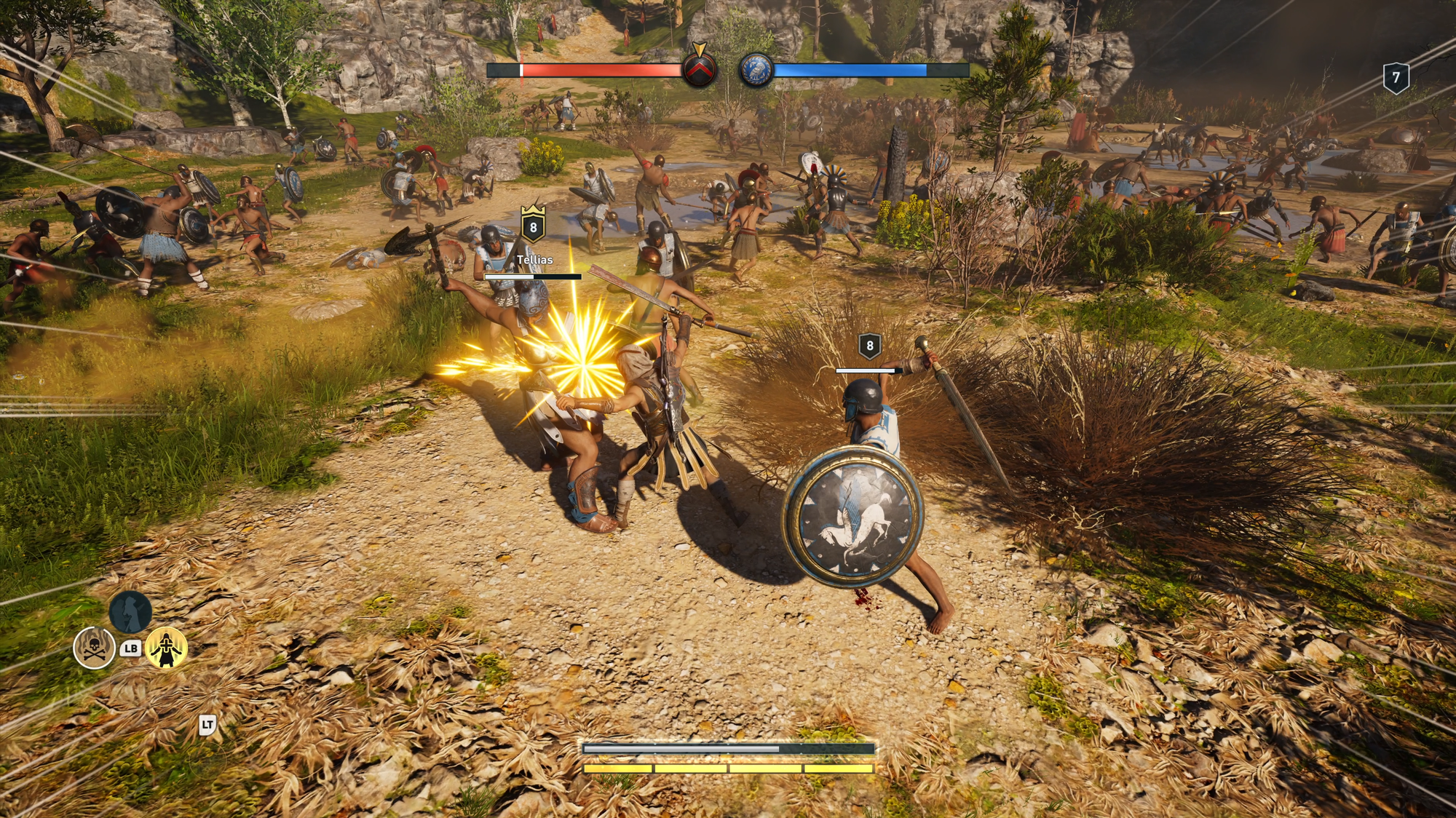Use the glowing yellow healing ability

[167, 647]
